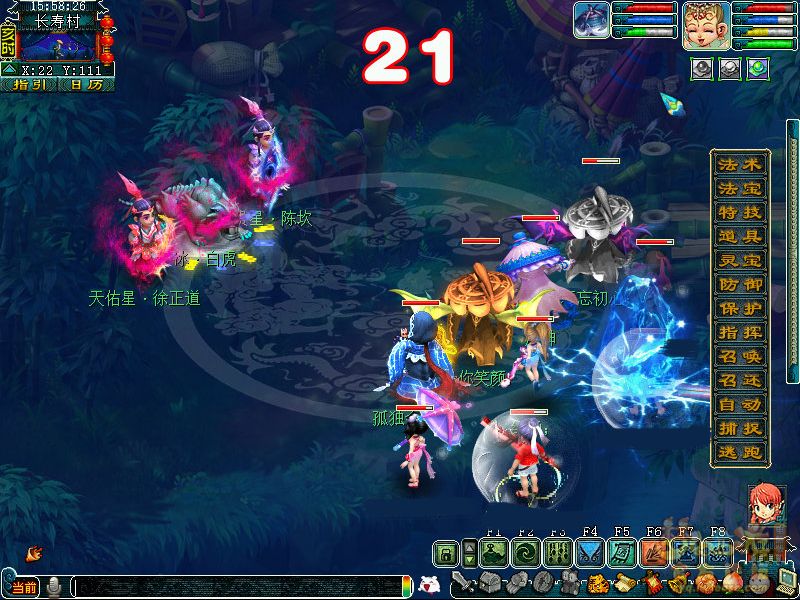Choose 逃跑 to flee the battle
800x600 pixels.
[740, 452]
